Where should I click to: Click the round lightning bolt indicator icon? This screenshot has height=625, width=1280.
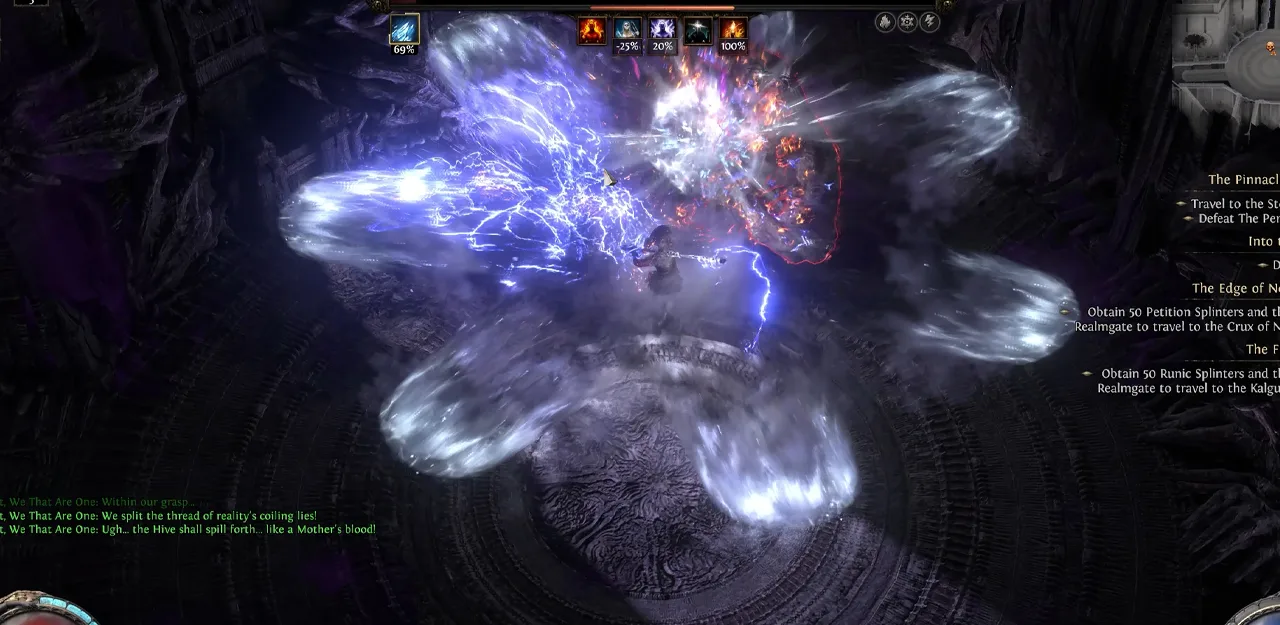click(930, 22)
